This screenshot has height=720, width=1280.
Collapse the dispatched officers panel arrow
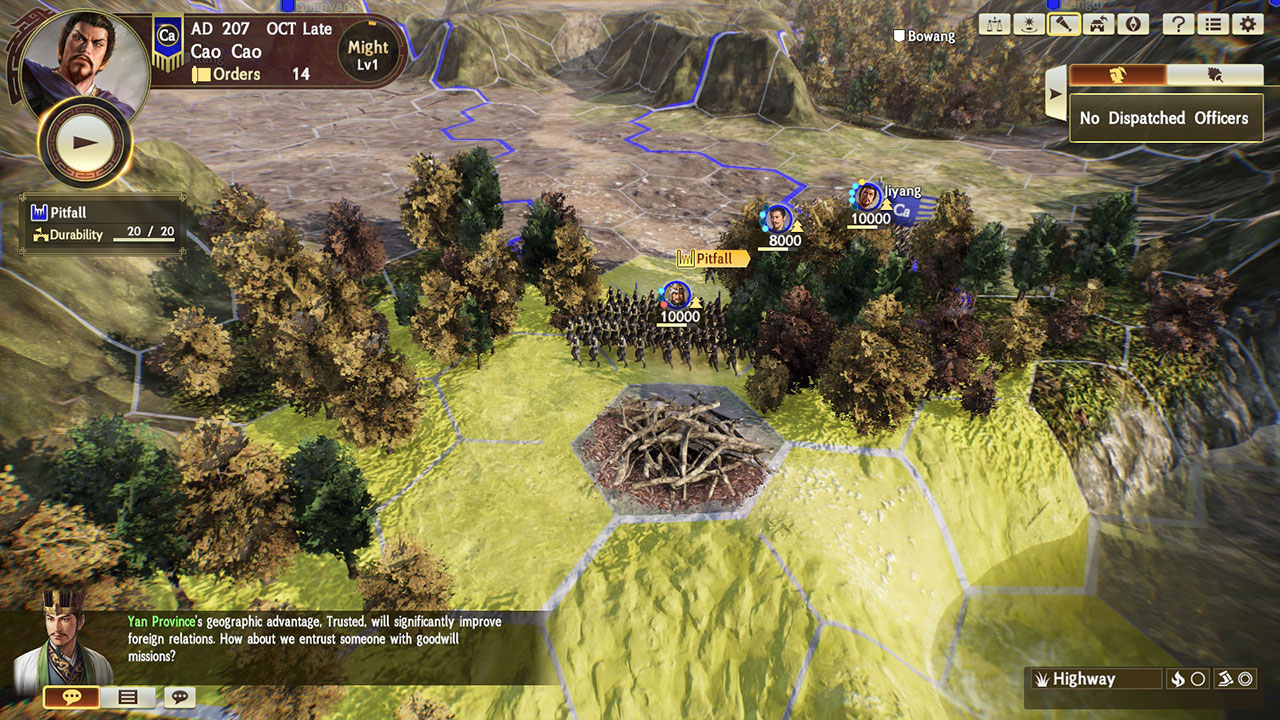point(1055,96)
